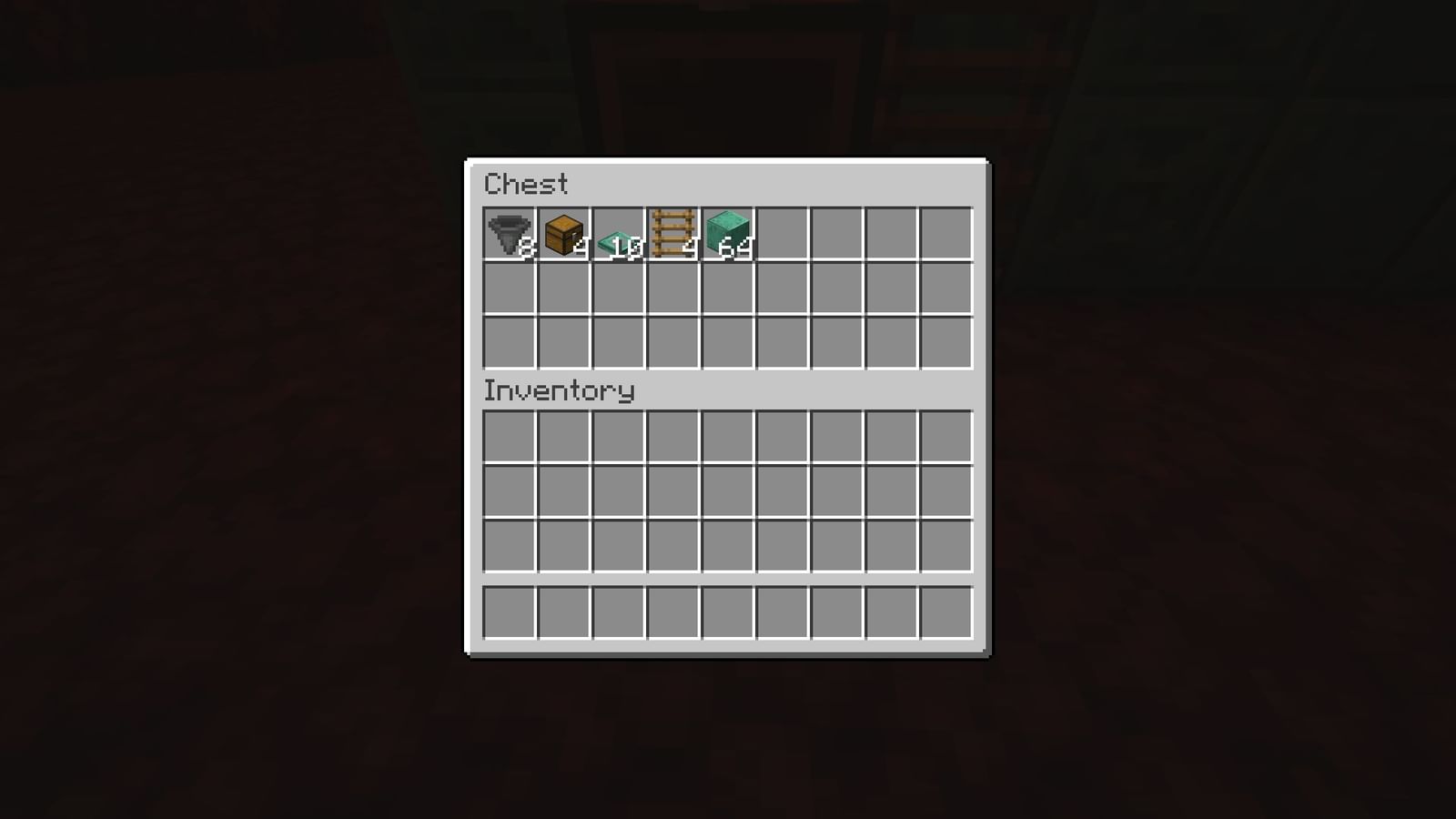Select the ladder item in slot four
Screen dimensions: 1456x819
click(673, 235)
